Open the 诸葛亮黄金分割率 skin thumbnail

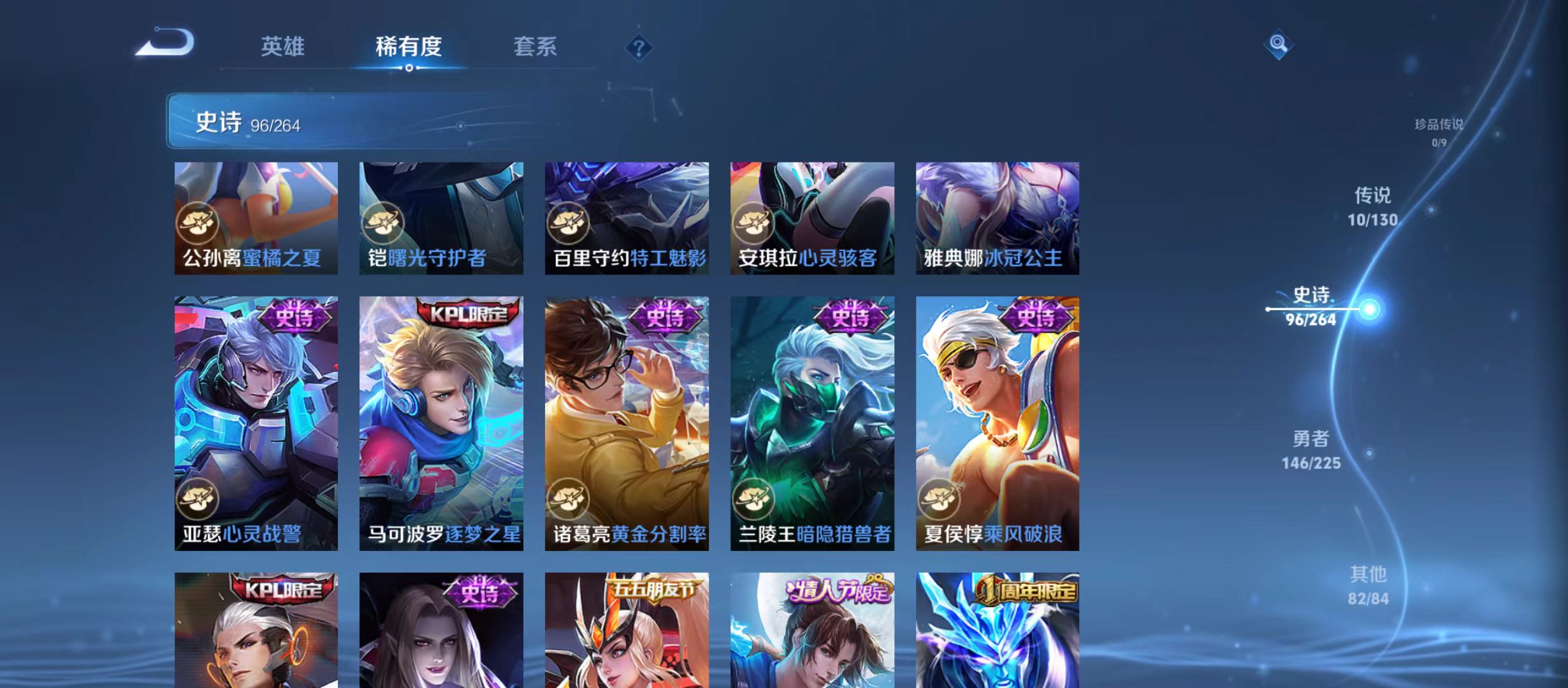(628, 424)
